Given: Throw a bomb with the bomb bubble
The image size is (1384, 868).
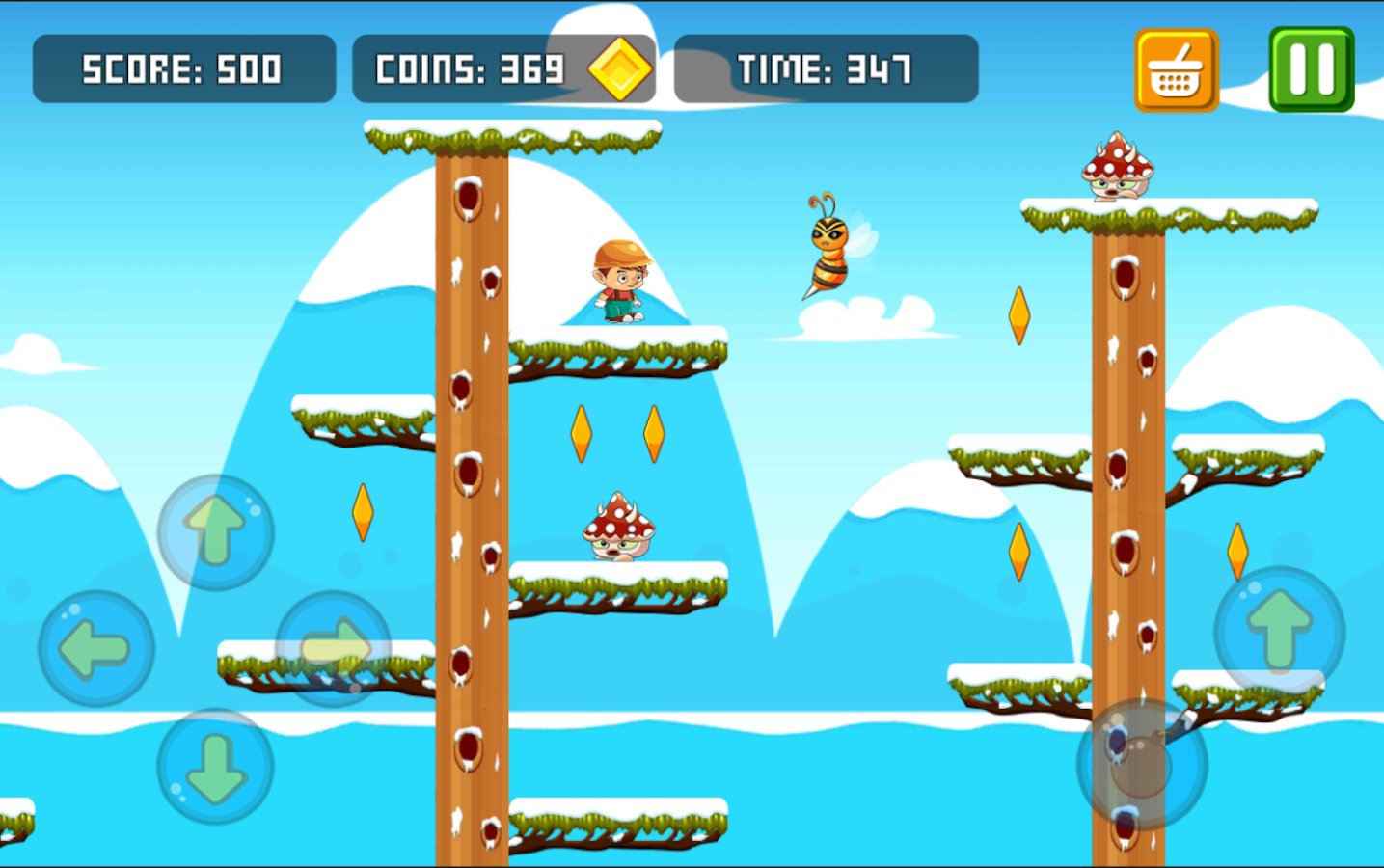Looking at the screenshot, I should point(1142,763).
